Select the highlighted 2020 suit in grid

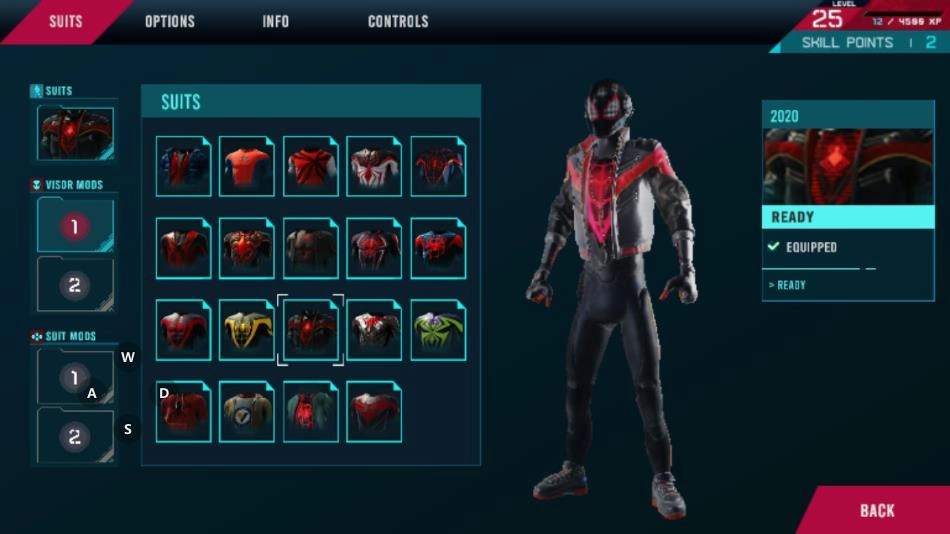[310, 330]
